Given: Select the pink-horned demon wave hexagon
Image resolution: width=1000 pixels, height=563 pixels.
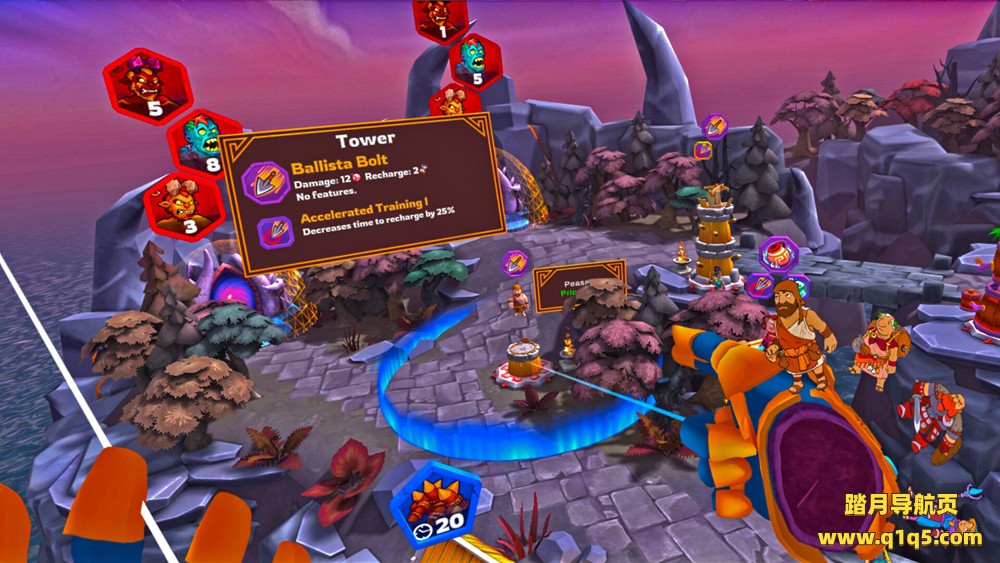Looking at the screenshot, I should [x=147, y=85].
